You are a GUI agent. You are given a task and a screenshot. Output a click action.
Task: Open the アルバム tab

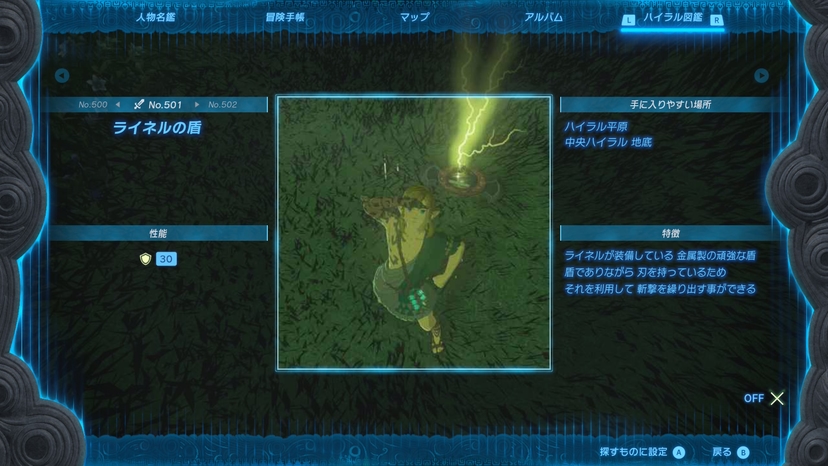point(543,17)
